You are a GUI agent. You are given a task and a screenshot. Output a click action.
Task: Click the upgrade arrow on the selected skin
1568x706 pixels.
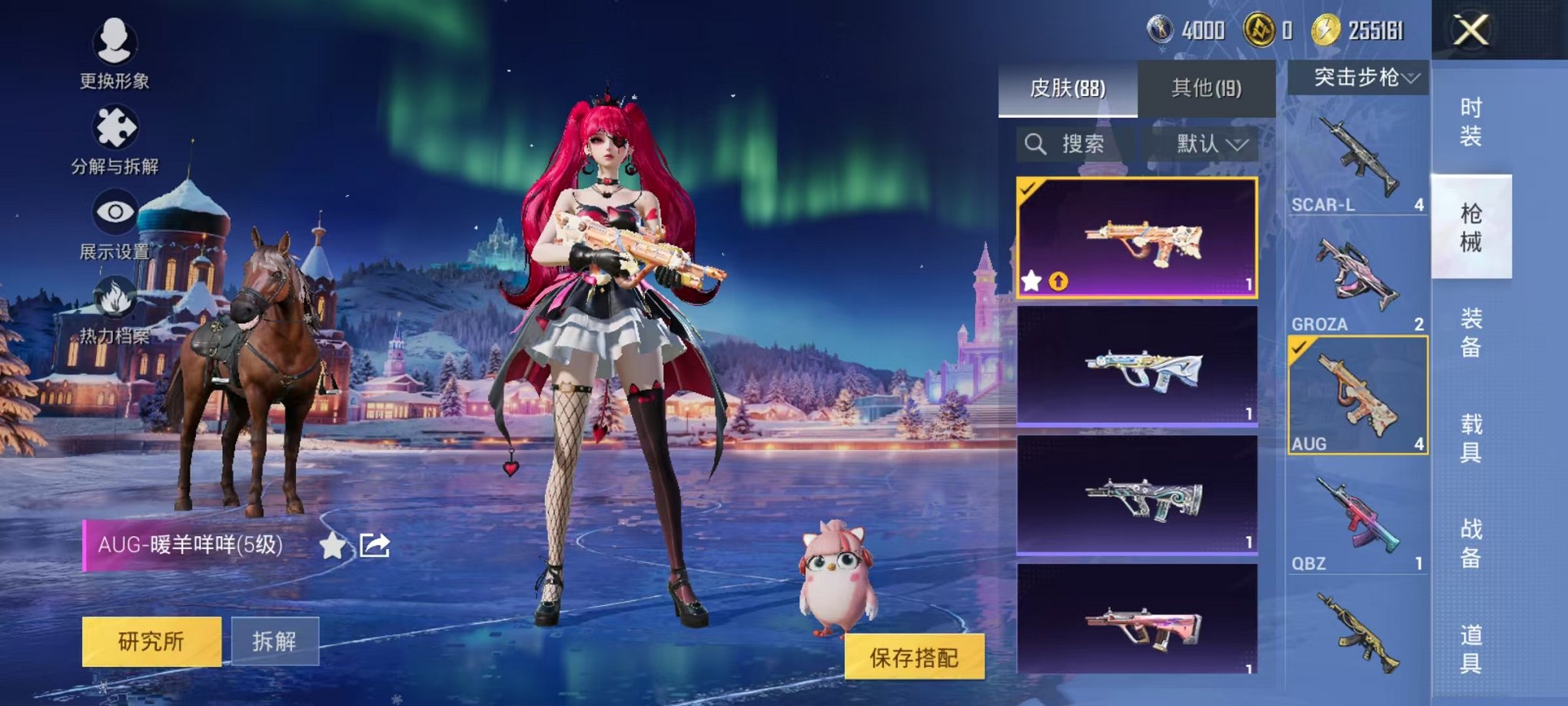(1057, 282)
